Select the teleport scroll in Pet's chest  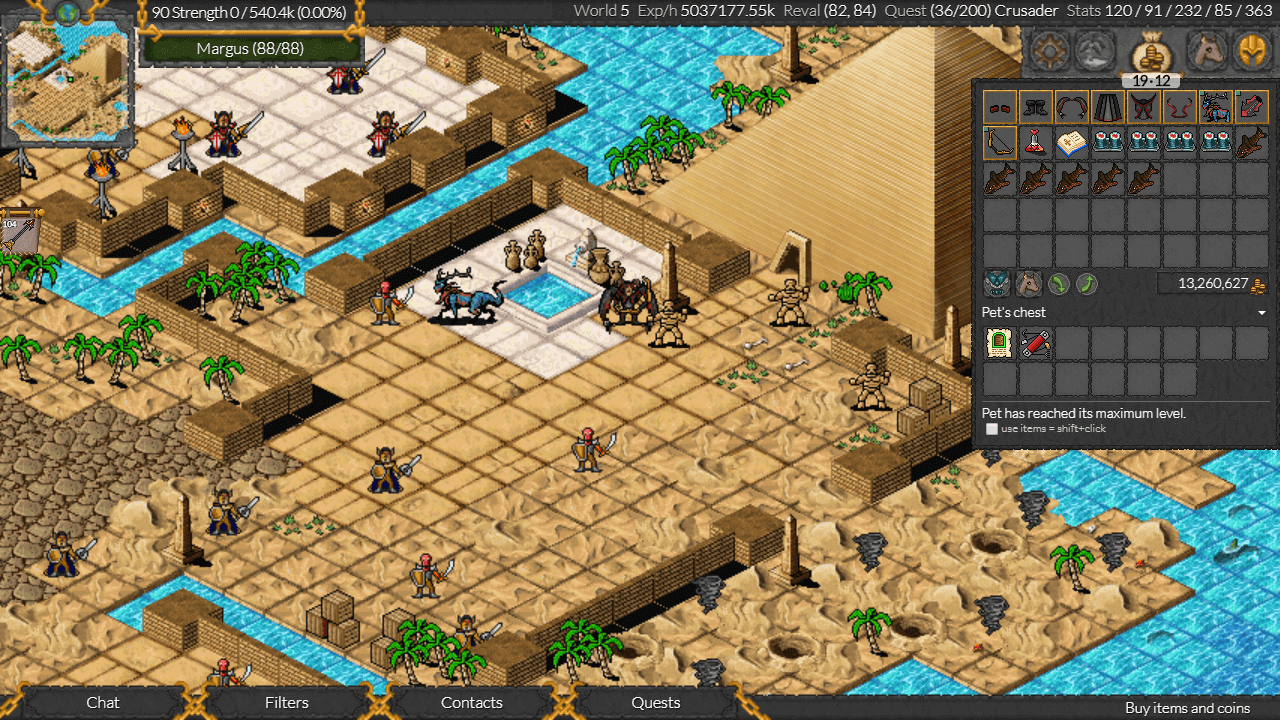pyautogui.click(x=998, y=343)
